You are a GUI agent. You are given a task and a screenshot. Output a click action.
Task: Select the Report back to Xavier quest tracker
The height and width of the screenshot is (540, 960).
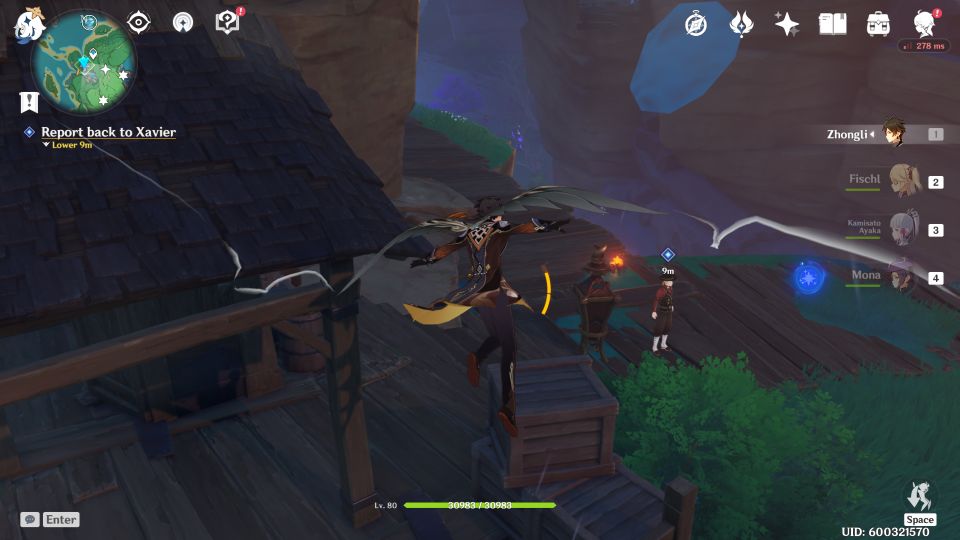pyautogui.click(x=108, y=132)
